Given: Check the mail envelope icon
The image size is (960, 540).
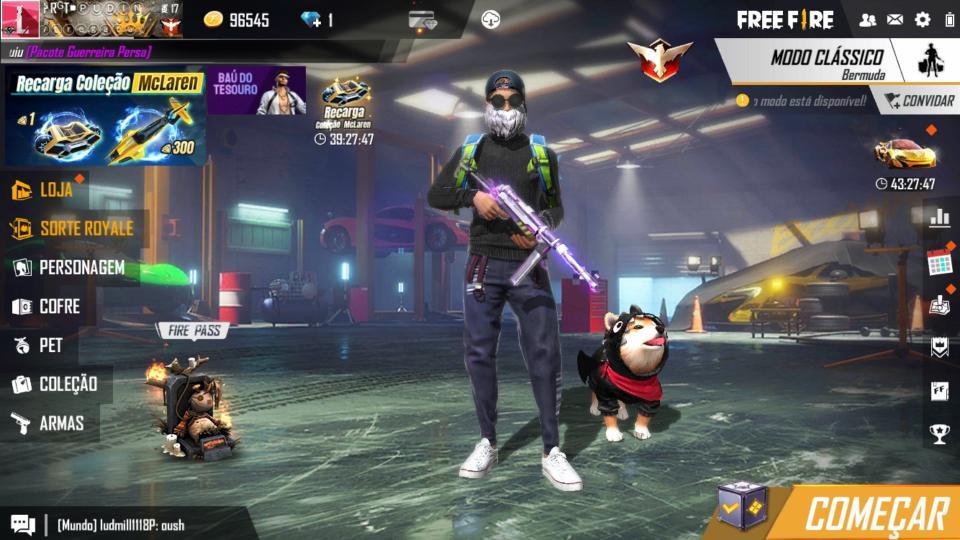Looking at the screenshot, I should (894, 20).
